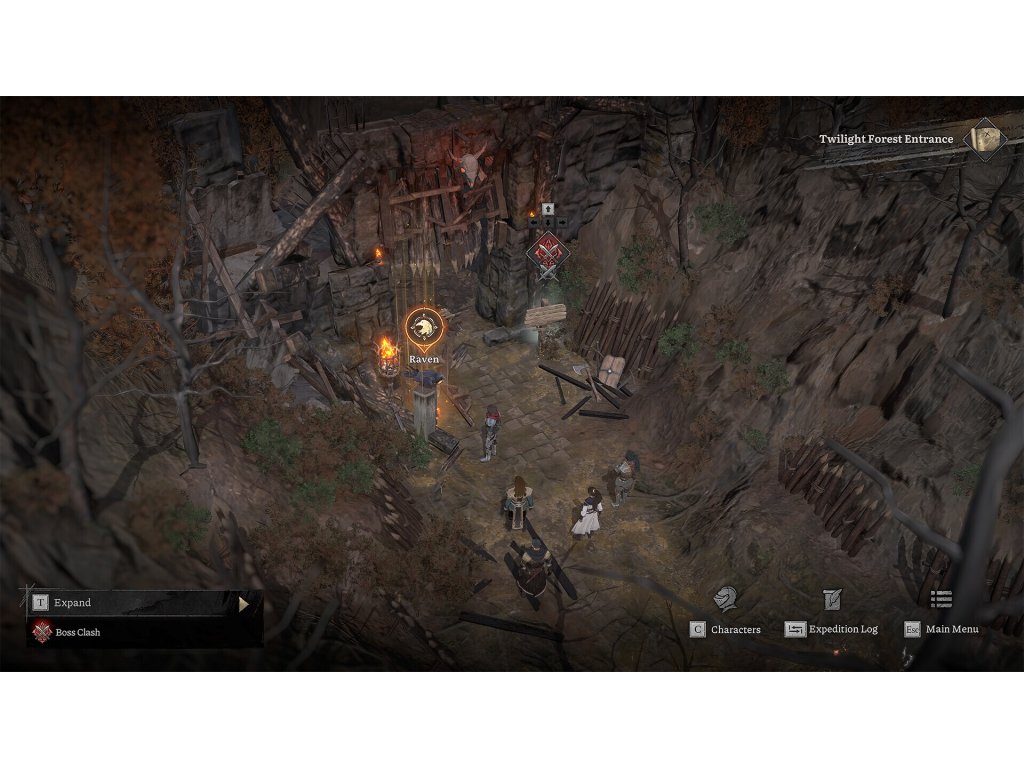Open the Main Menu via the list icon
Image resolution: width=1024 pixels, height=768 pixels.
point(941,599)
